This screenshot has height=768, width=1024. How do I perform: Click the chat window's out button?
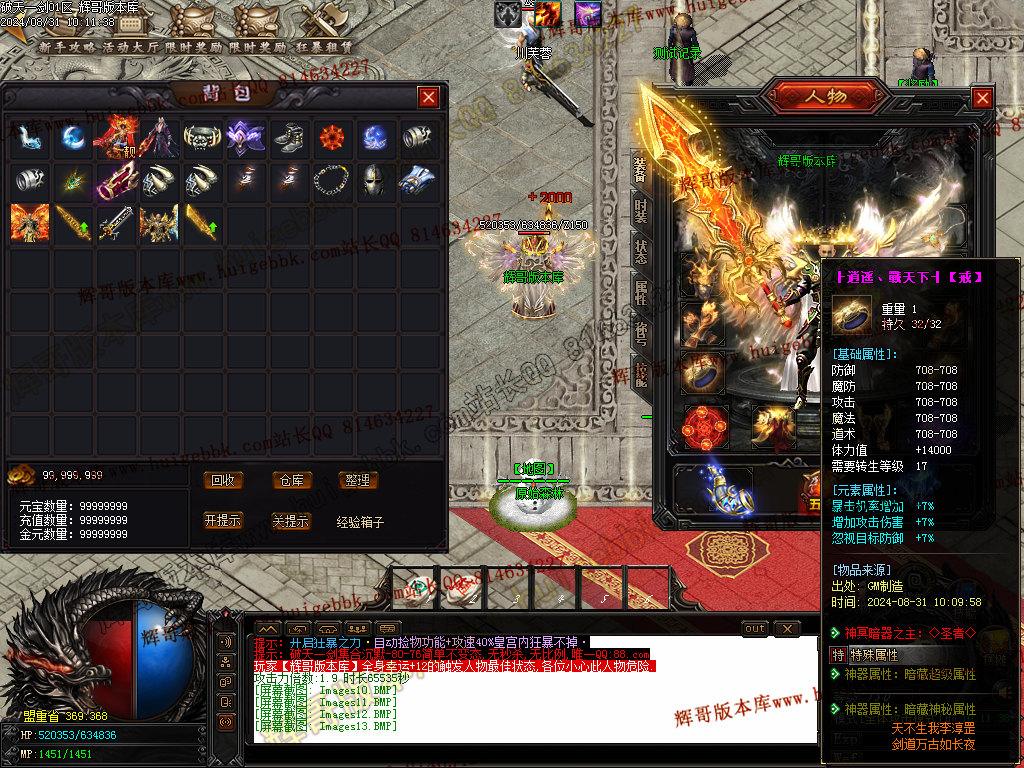point(755,628)
